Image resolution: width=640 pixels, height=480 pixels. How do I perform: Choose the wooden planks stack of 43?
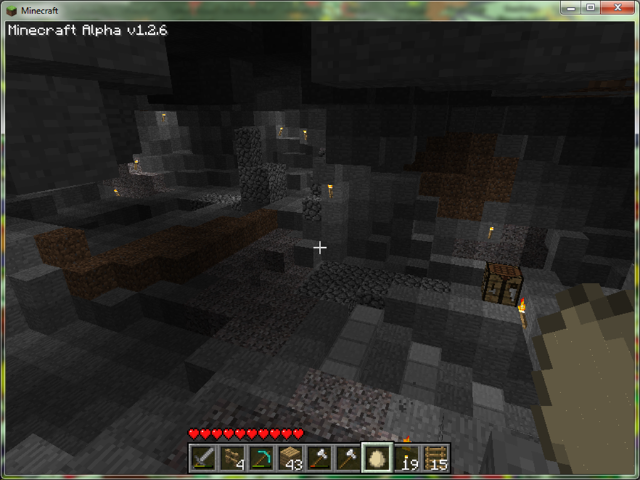[291, 458]
